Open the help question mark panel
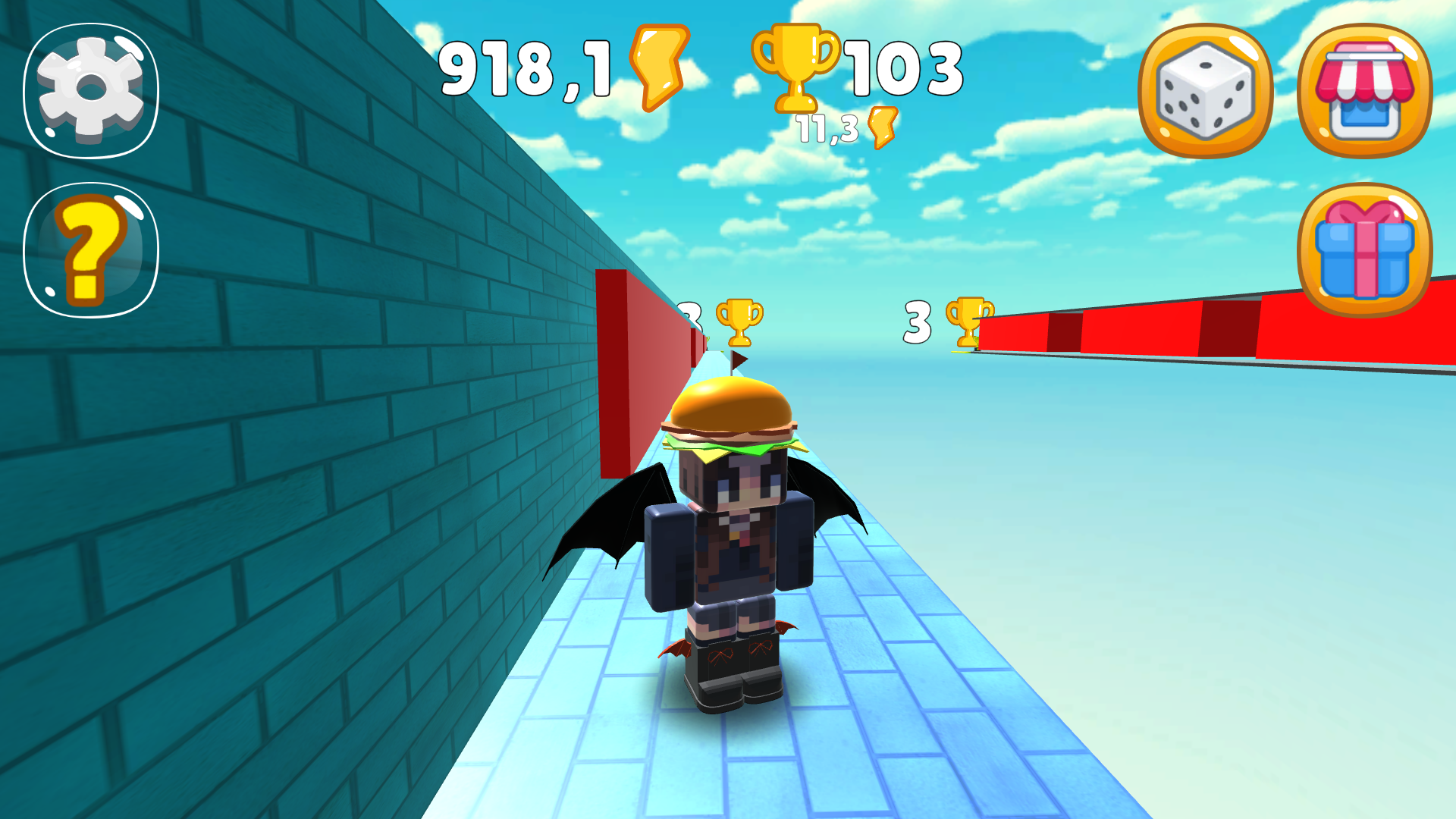 point(89,243)
